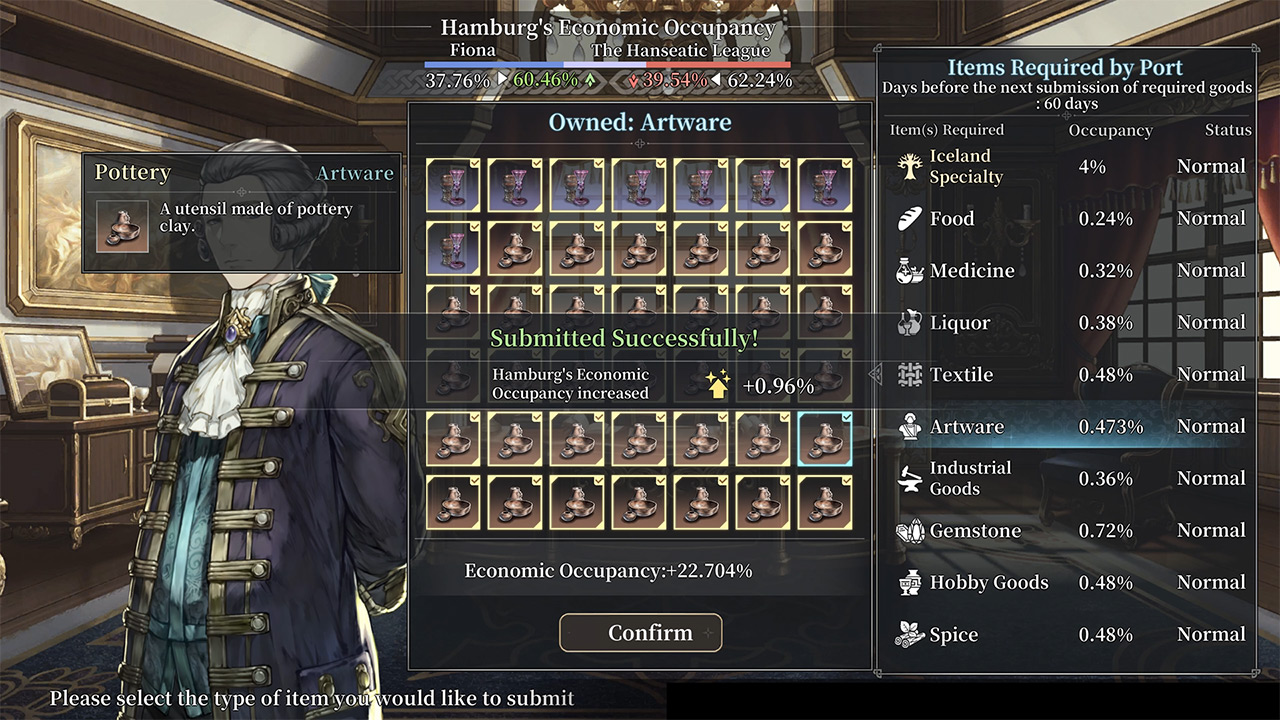Uncheck the highlighted Pottery item in the grid

825,438
